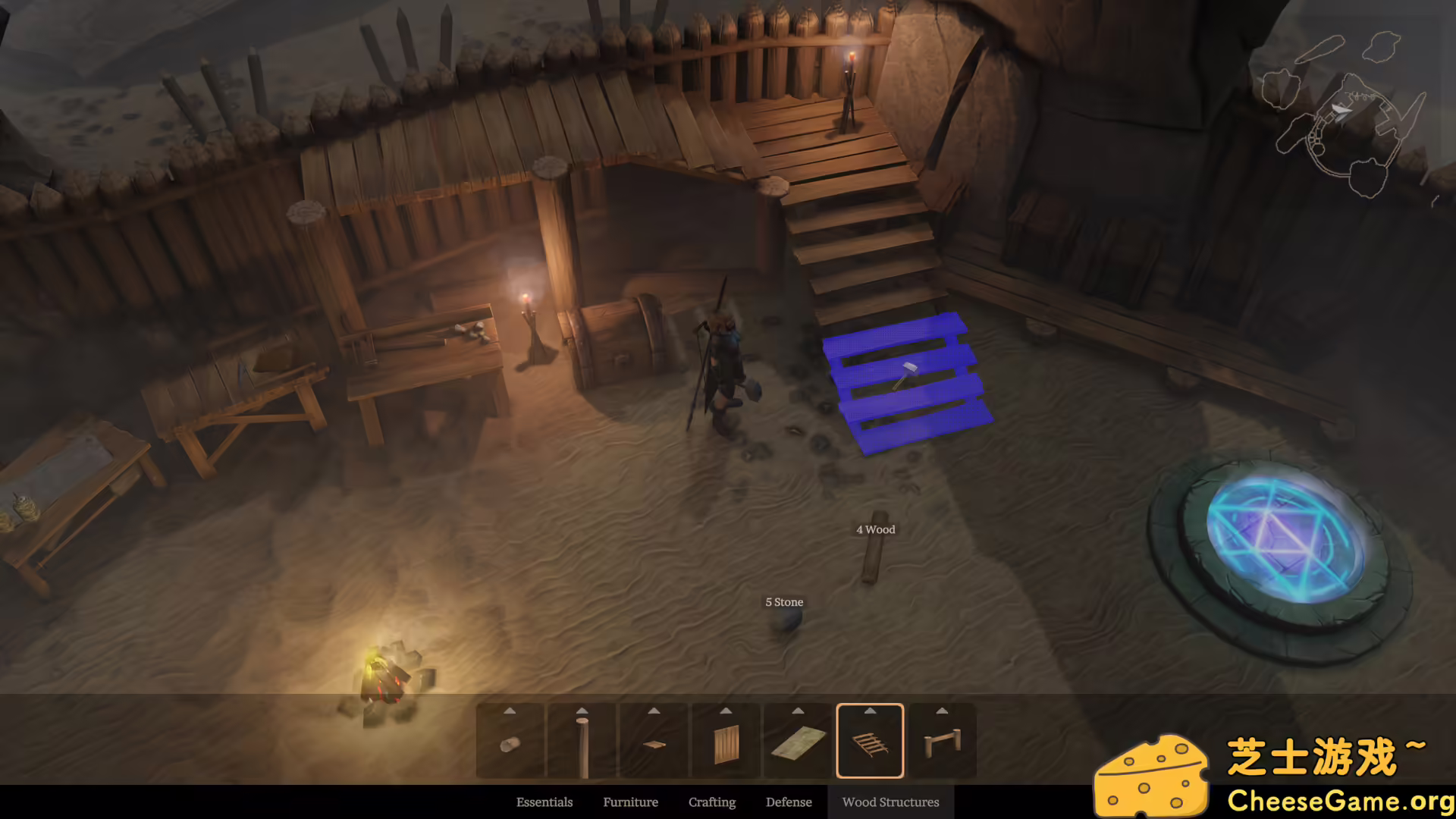Open the Defense build category
1456x819 pixels.
point(789,802)
